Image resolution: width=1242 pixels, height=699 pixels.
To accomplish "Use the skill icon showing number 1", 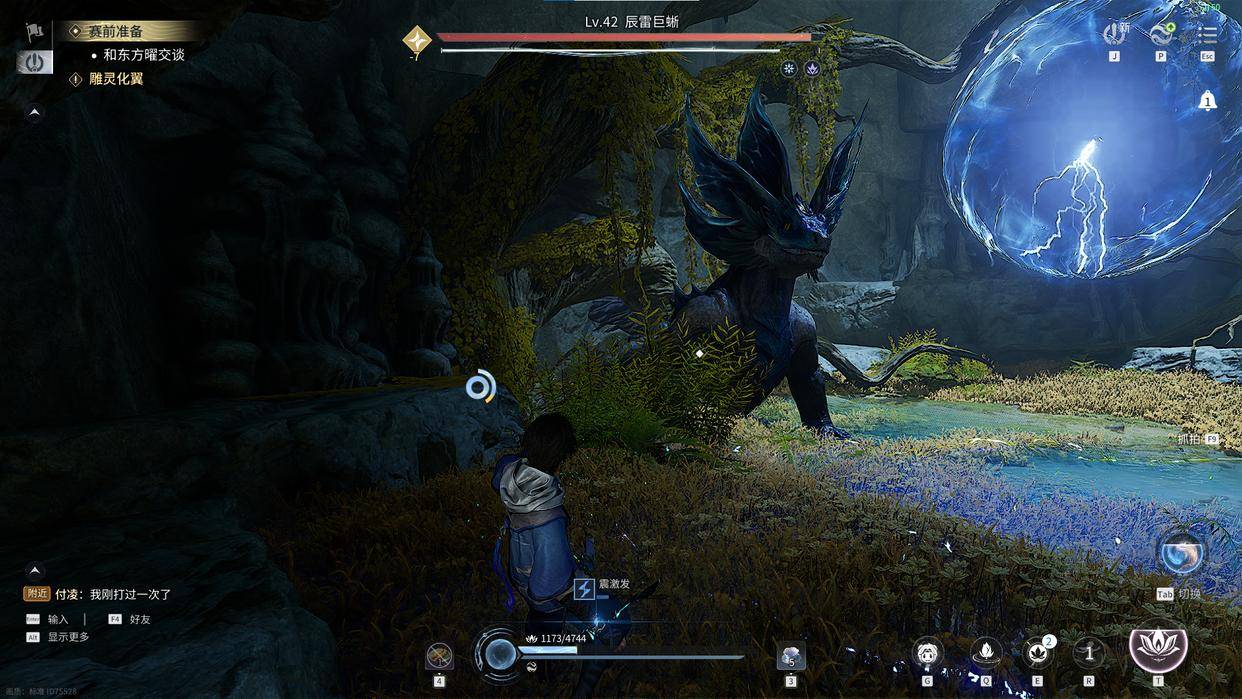I will (1089, 654).
